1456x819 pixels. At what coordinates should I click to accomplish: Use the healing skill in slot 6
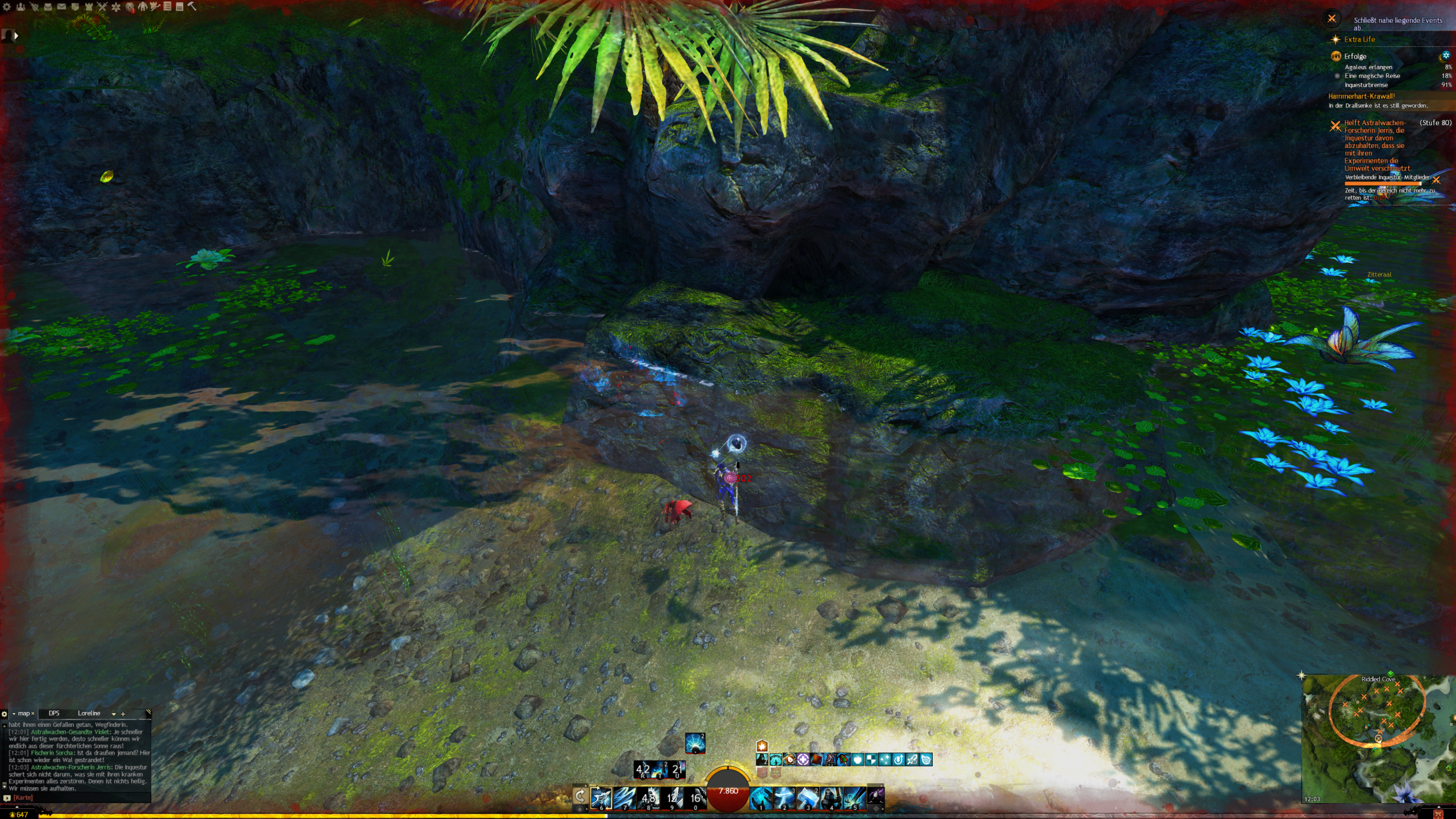click(601, 798)
